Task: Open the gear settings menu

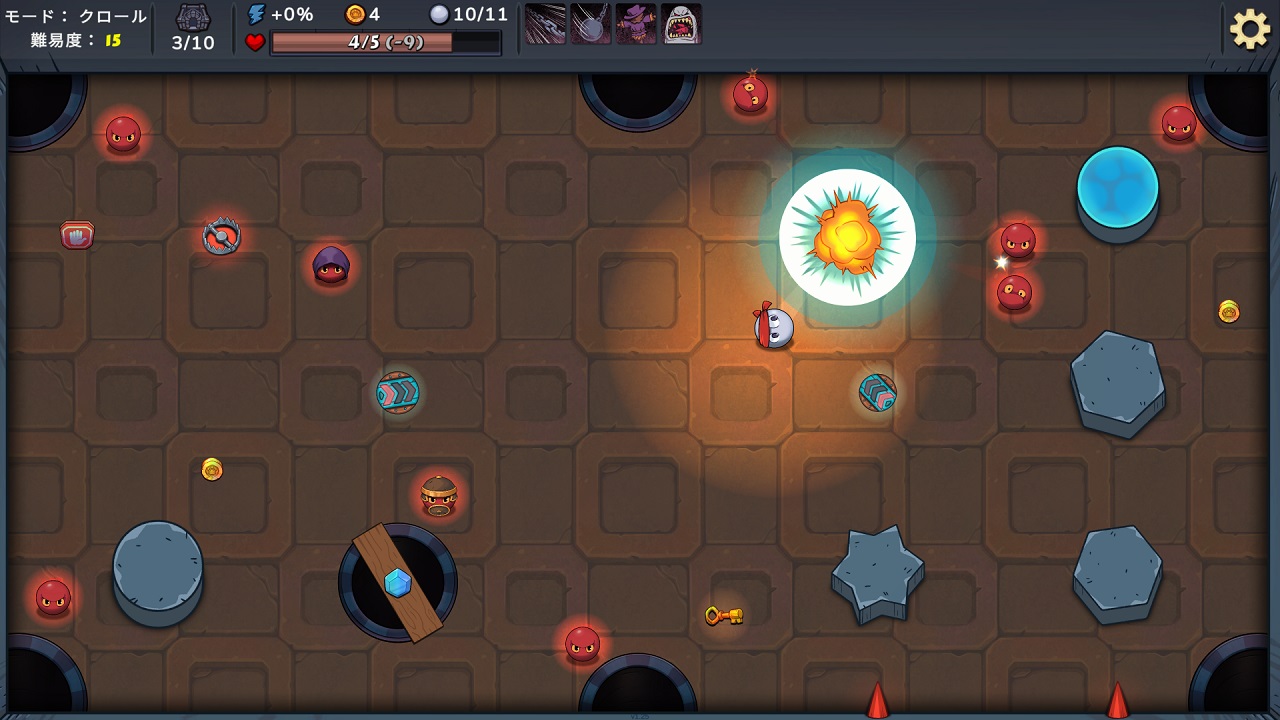Action: click(1249, 29)
